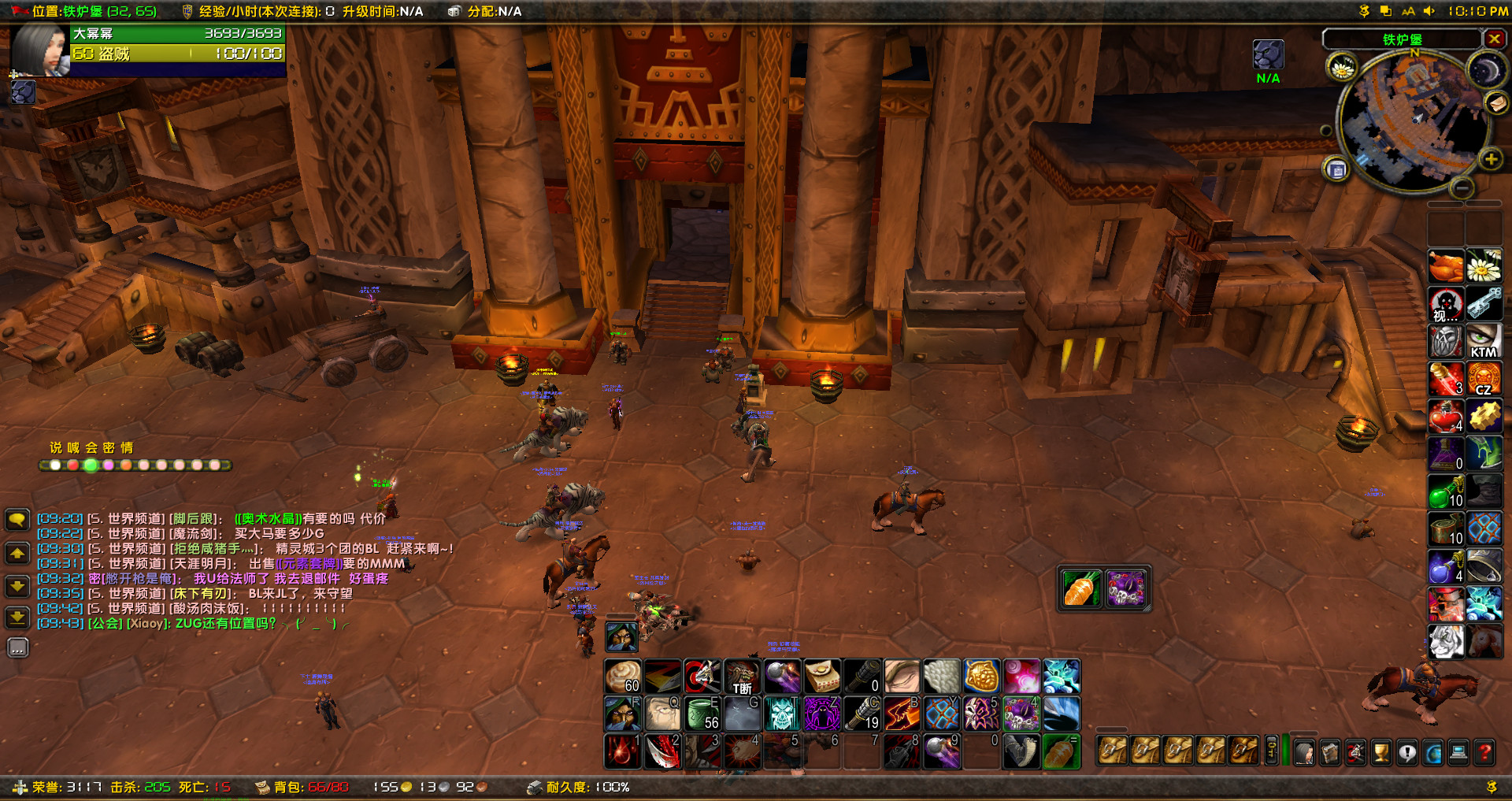Viewport: 1512px width, 801px height.
Task: Toggle the white channel light on chat bar
Action: click(x=55, y=465)
